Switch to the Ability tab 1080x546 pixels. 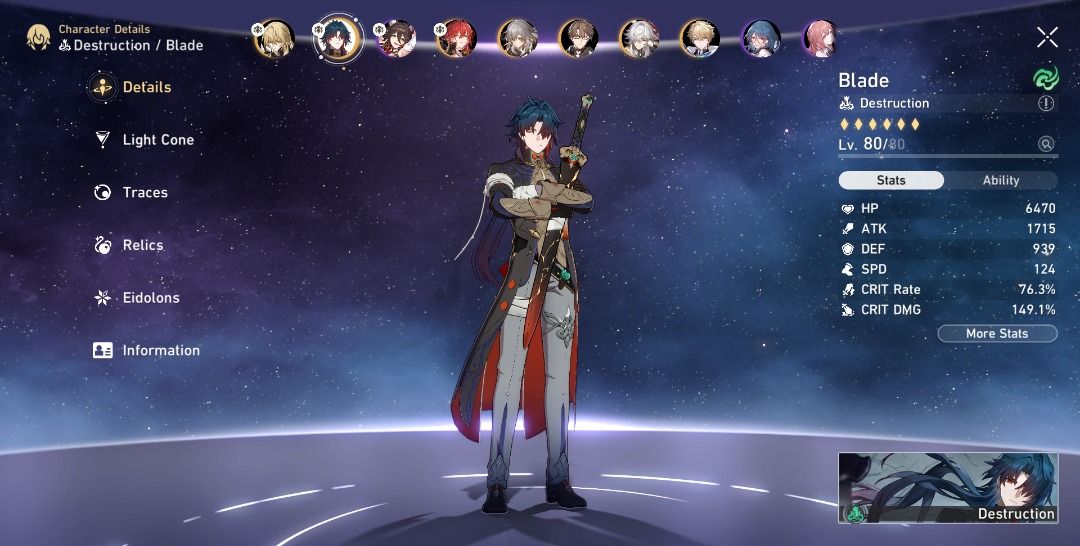1000,181
